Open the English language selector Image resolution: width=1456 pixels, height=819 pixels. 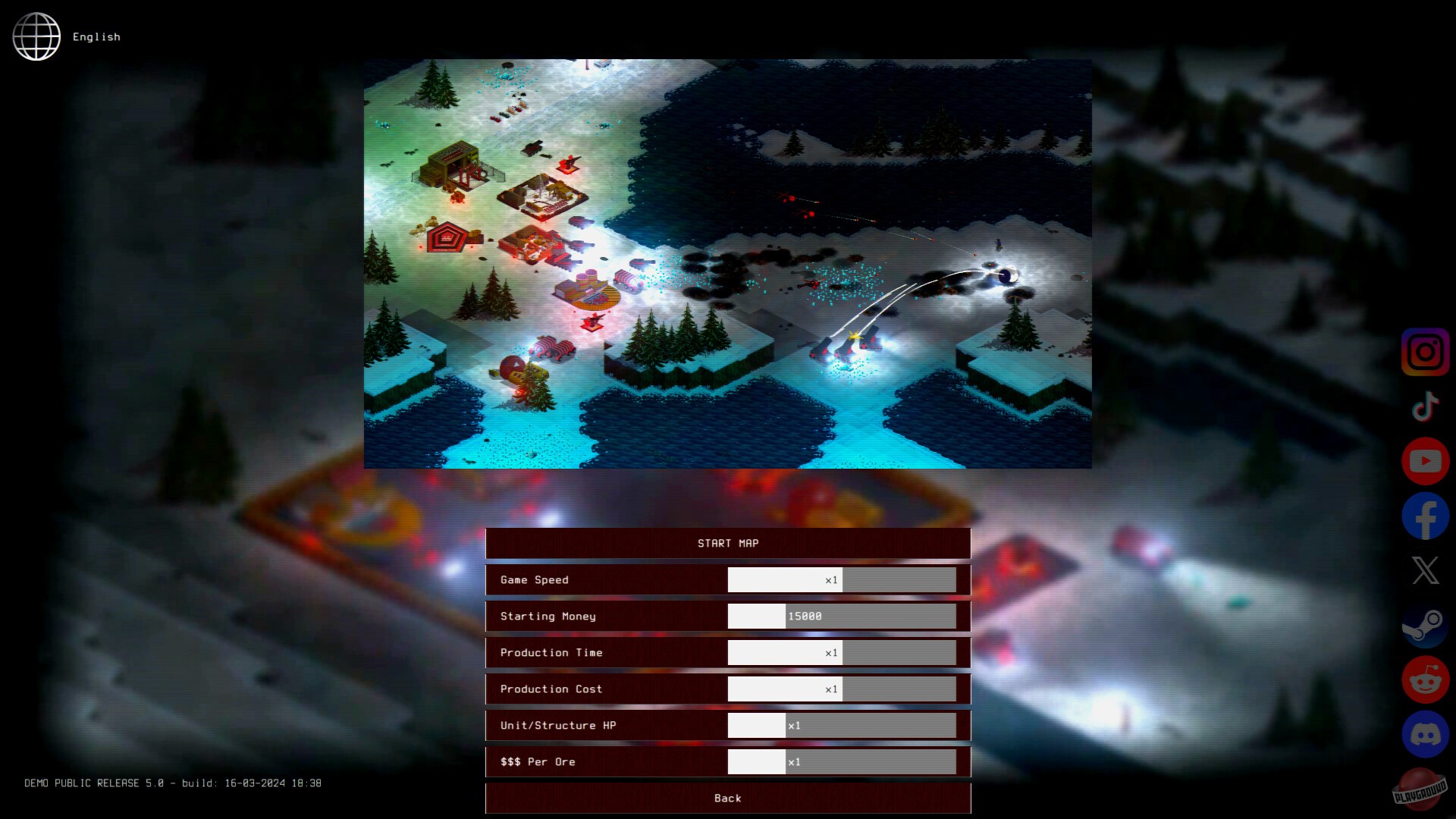96,36
